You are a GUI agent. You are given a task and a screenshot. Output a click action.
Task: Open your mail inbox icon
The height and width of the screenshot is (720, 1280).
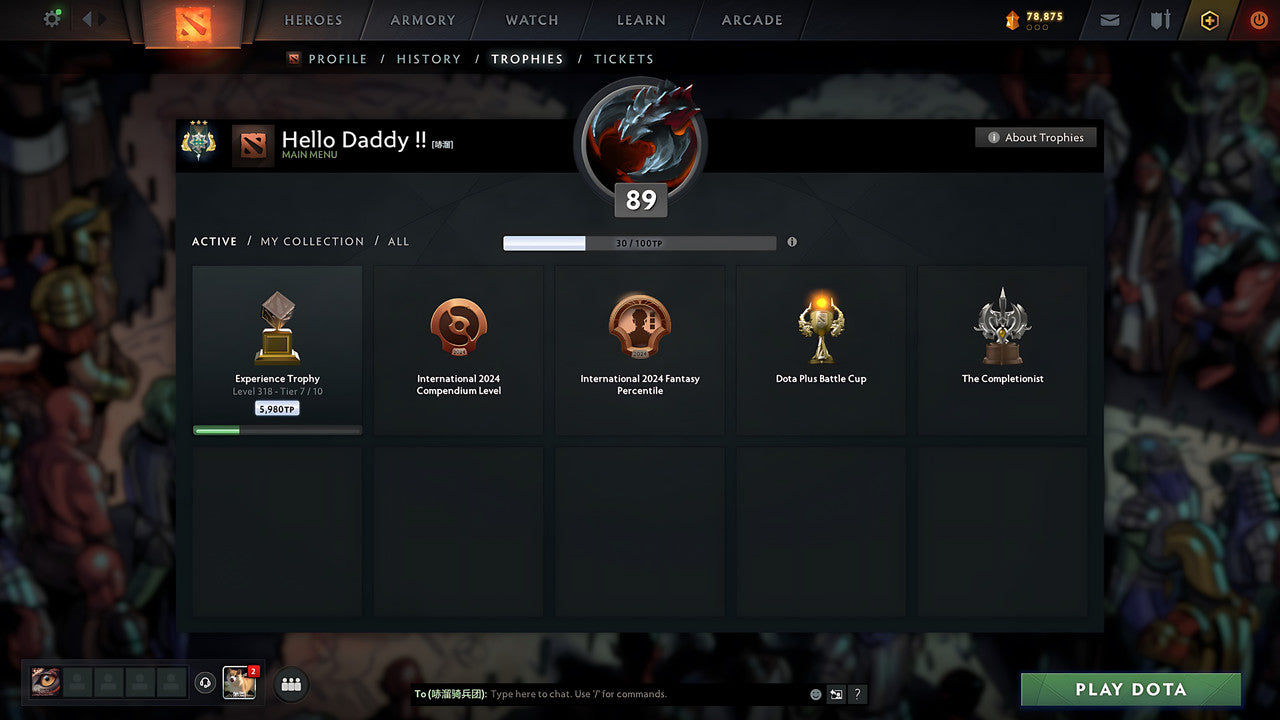point(1109,20)
